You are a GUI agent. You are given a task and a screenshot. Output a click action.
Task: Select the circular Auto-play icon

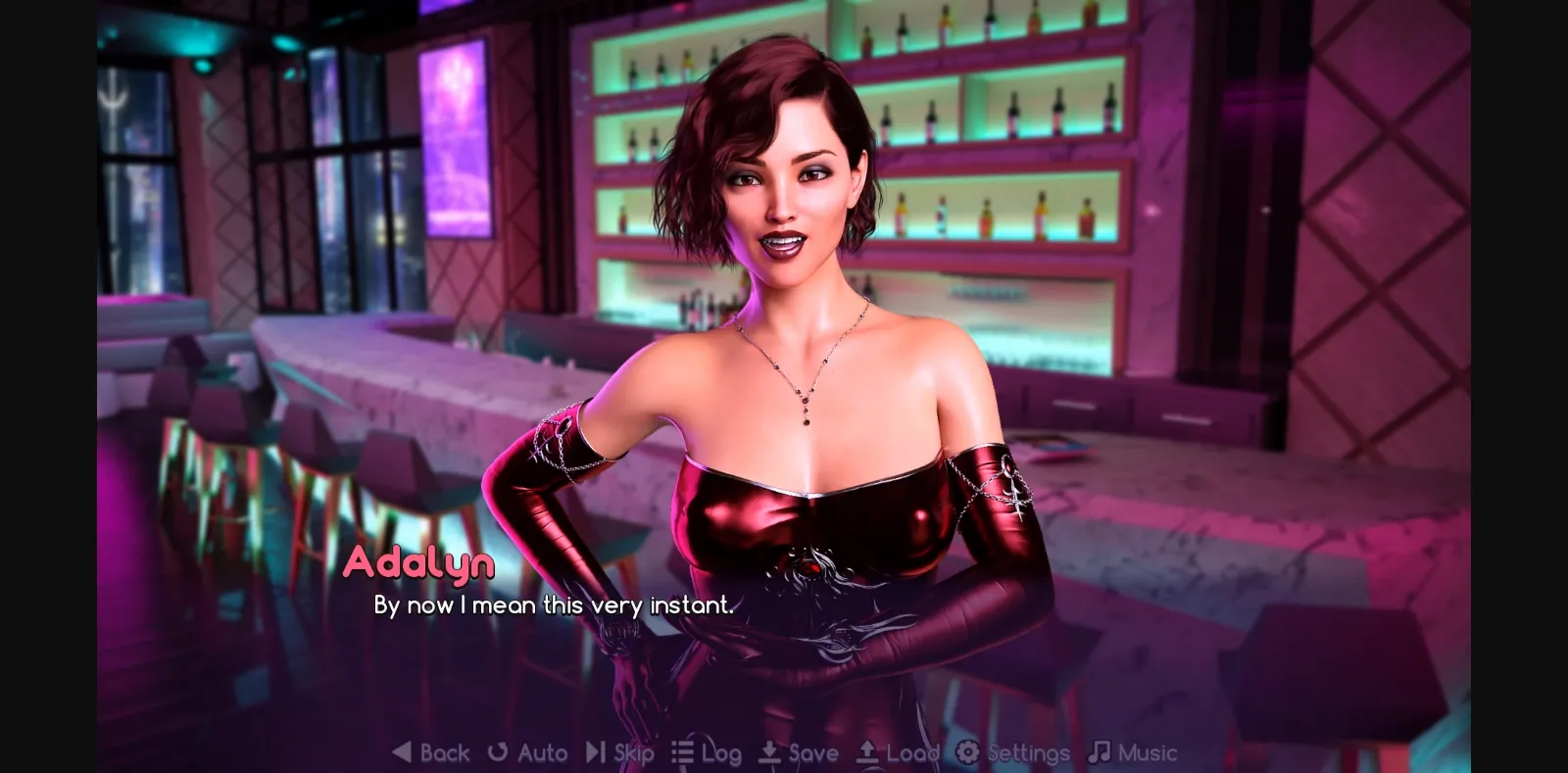498,752
